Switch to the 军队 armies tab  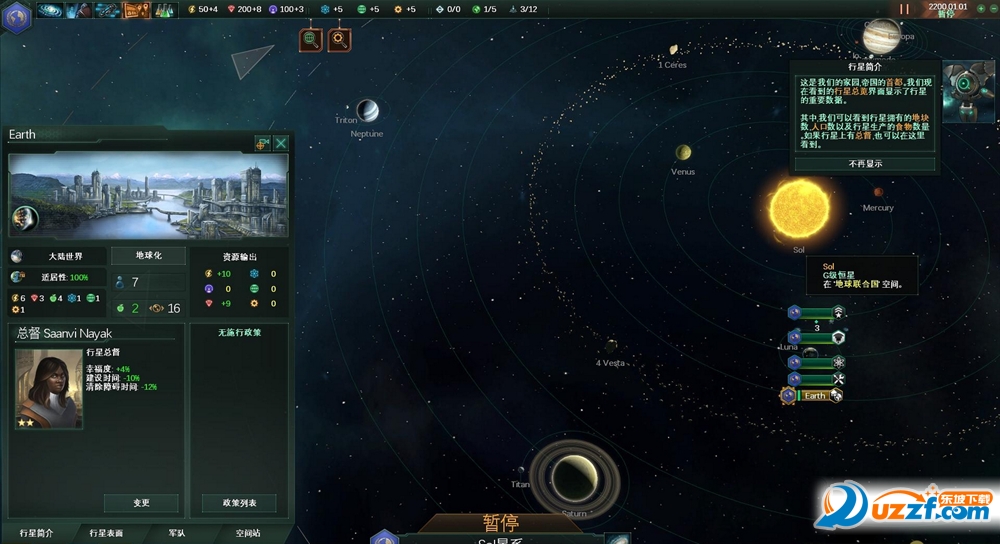pos(176,534)
